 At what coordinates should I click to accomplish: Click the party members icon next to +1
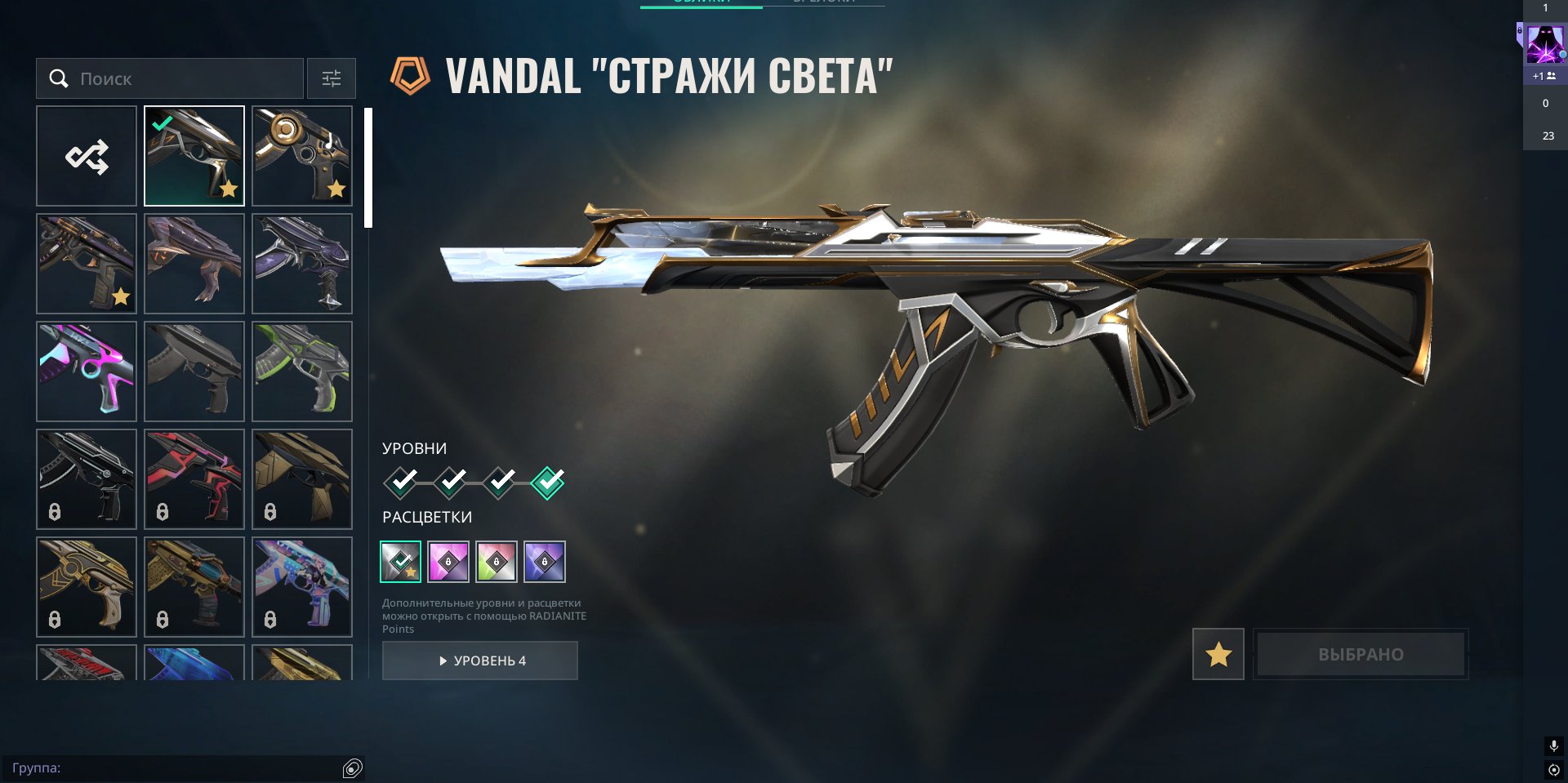(x=1550, y=75)
